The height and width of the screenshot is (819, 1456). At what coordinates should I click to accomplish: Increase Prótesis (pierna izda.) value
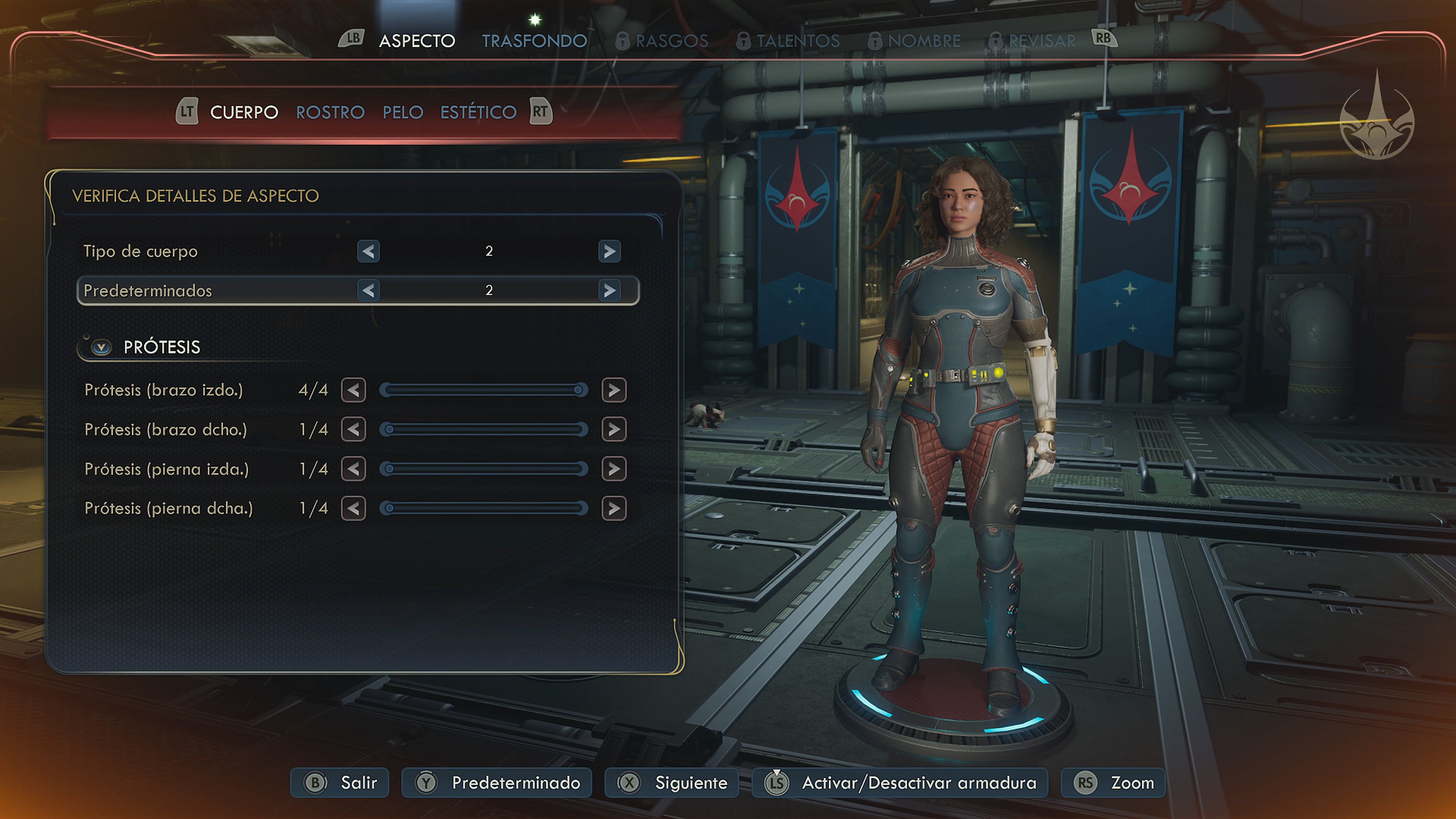[x=614, y=469]
